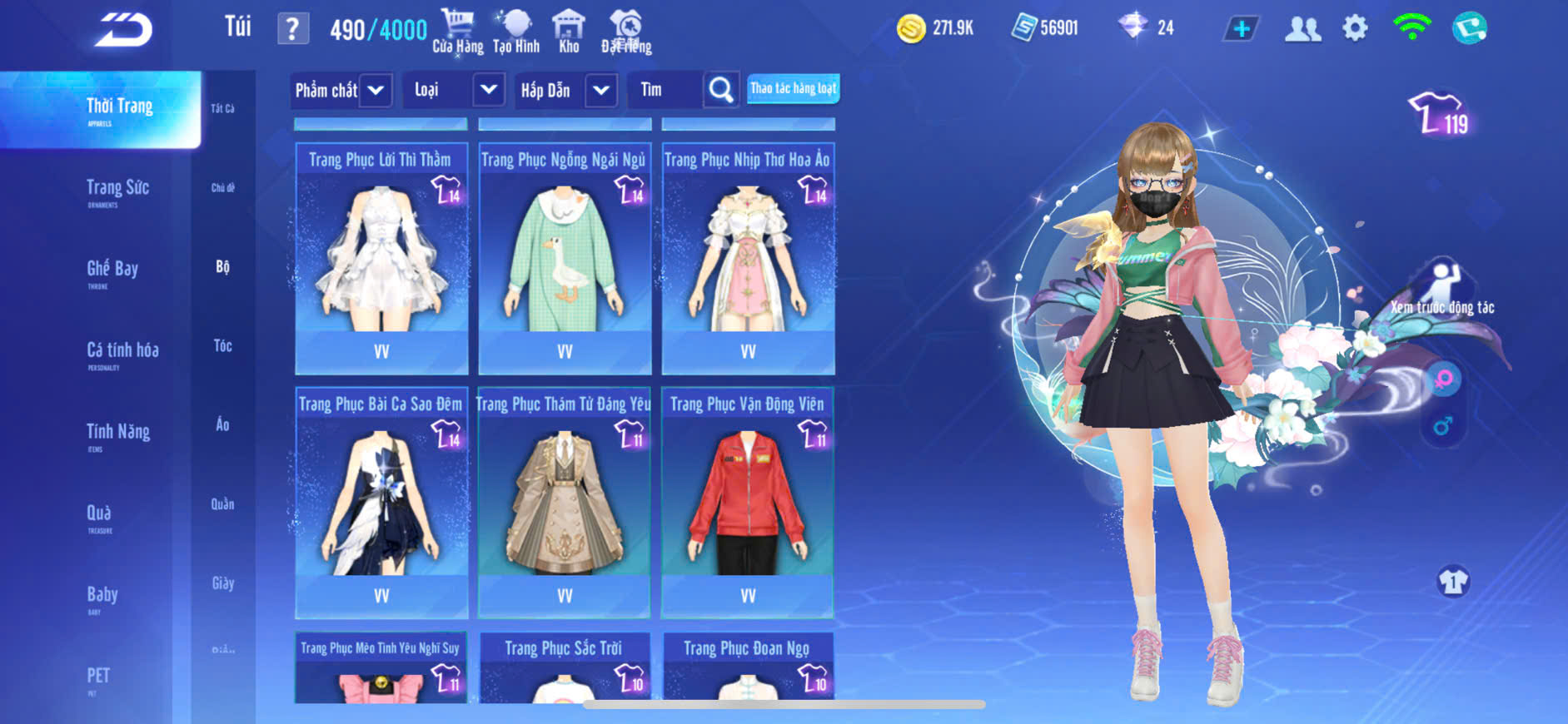The height and width of the screenshot is (724, 1568).
Task: Switch to Ghế Bay category
Action: click(x=112, y=270)
